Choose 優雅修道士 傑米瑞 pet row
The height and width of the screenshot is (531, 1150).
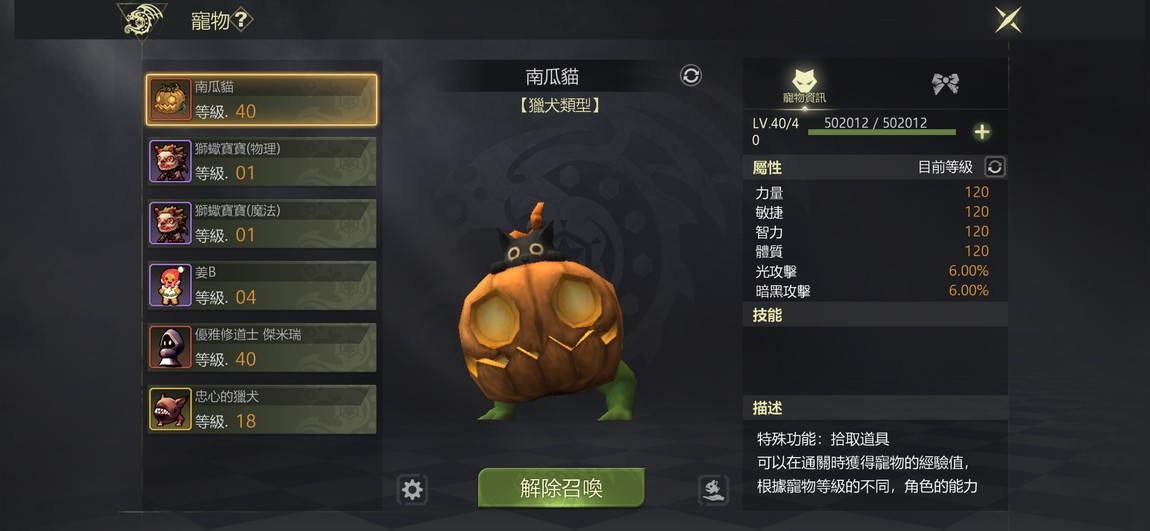point(262,347)
